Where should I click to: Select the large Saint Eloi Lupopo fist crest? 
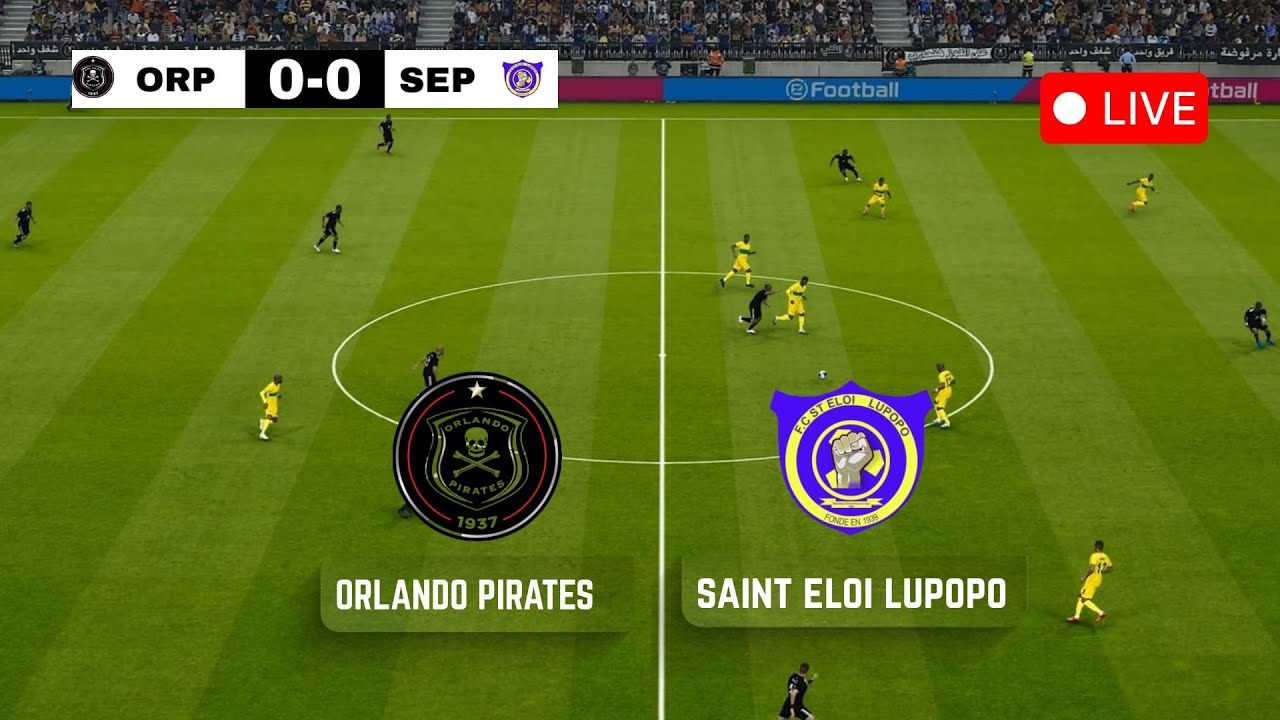[x=851, y=457]
